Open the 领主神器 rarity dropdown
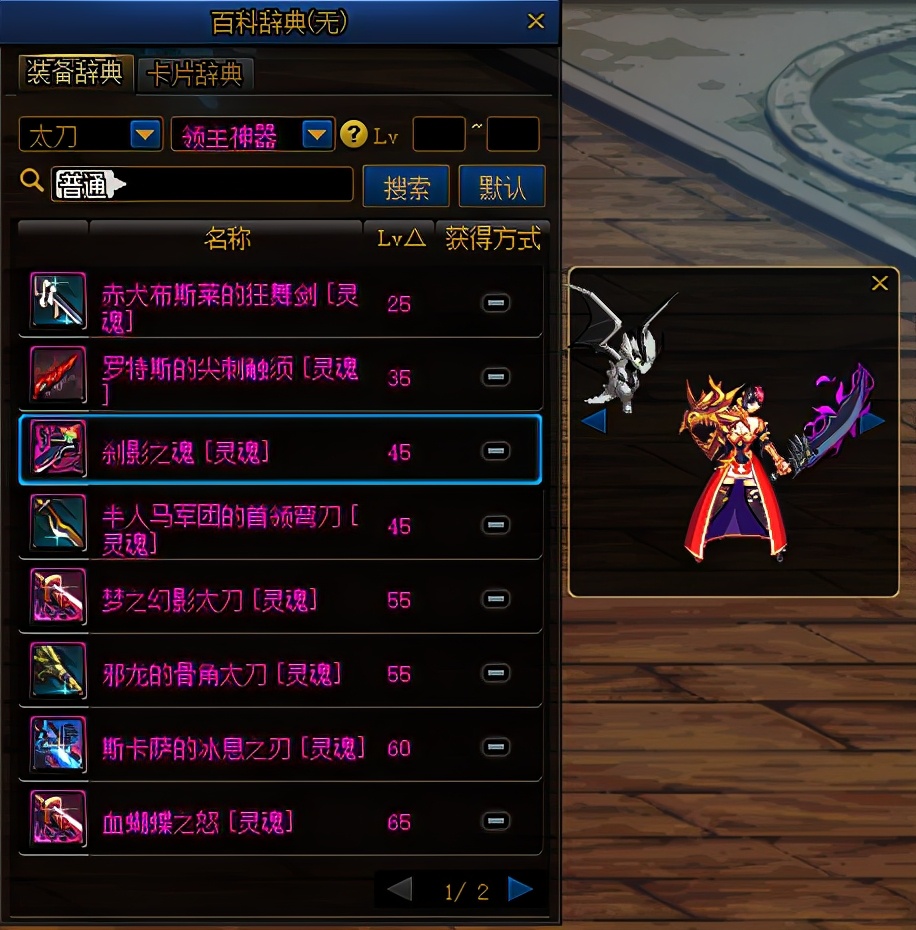This screenshot has height=930, width=916. pyautogui.click(x=317, y=134)
